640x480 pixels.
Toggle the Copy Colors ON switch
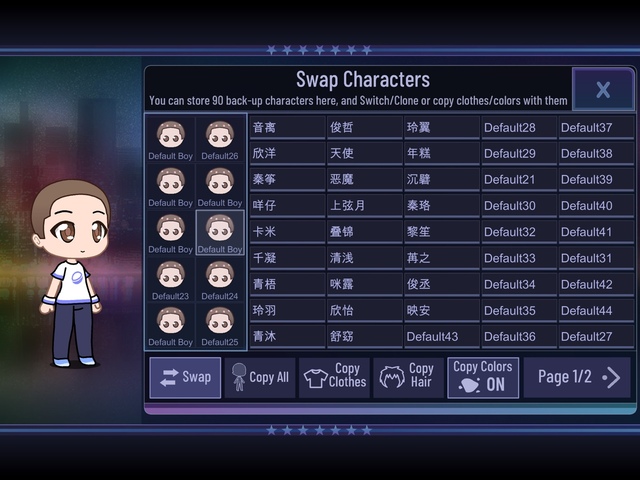coord(483,377)
